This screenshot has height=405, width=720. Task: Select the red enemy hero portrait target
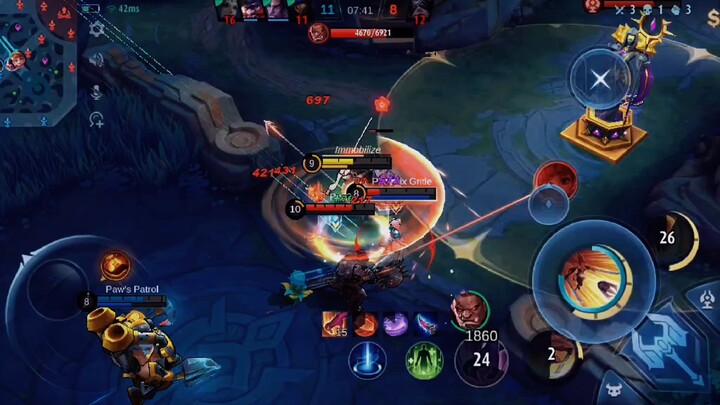555,180
